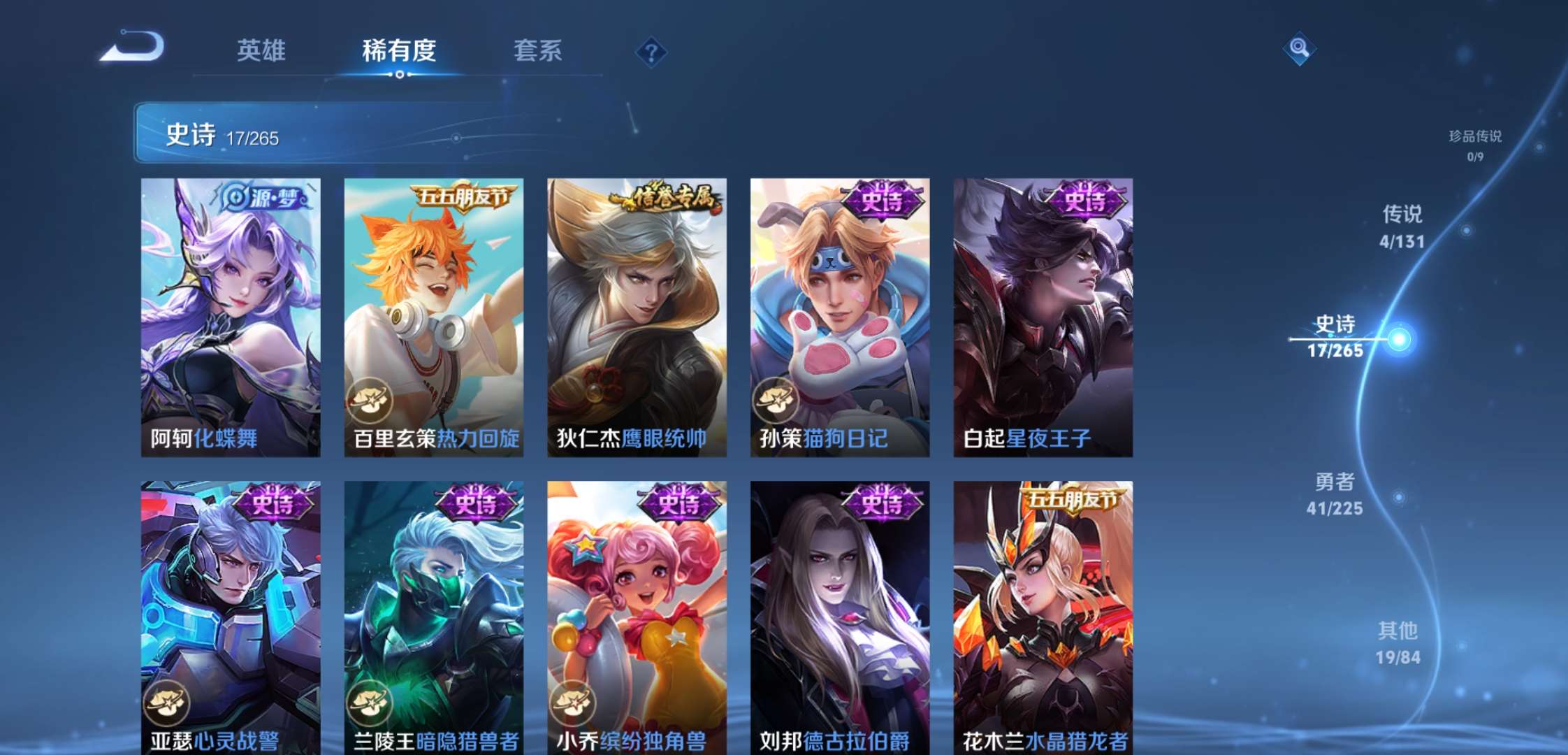This screenshot has width=1568, height=755.
Task: Open the search magnifier at top right
Action: coord(1299,49)
